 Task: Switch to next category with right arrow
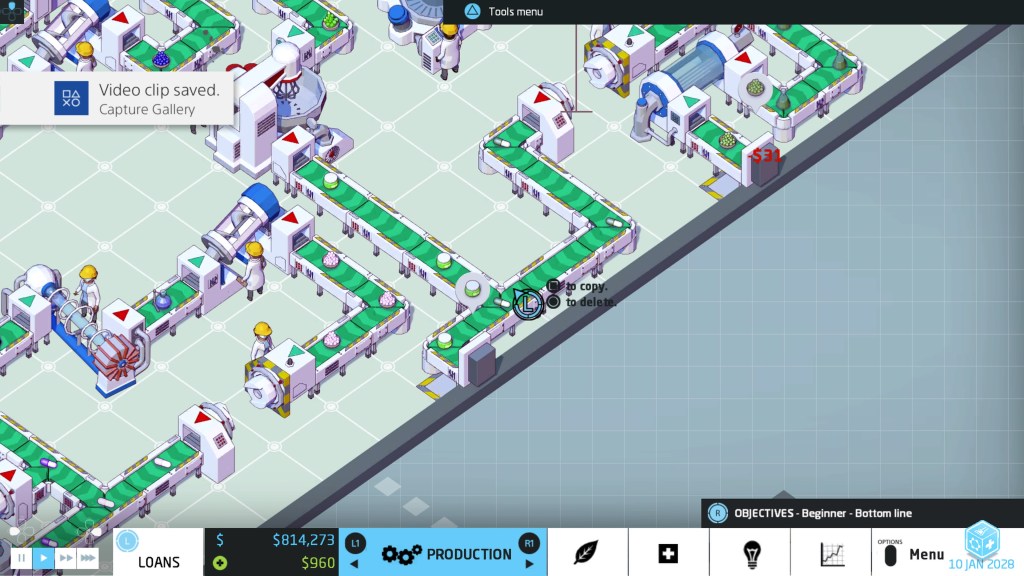click(x=530, y=564)
